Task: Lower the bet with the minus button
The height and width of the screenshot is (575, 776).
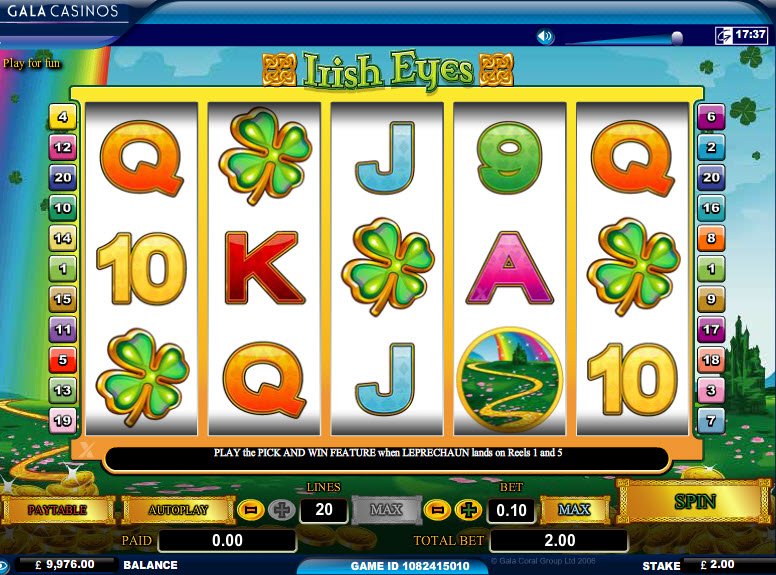Action: point(437,510)
